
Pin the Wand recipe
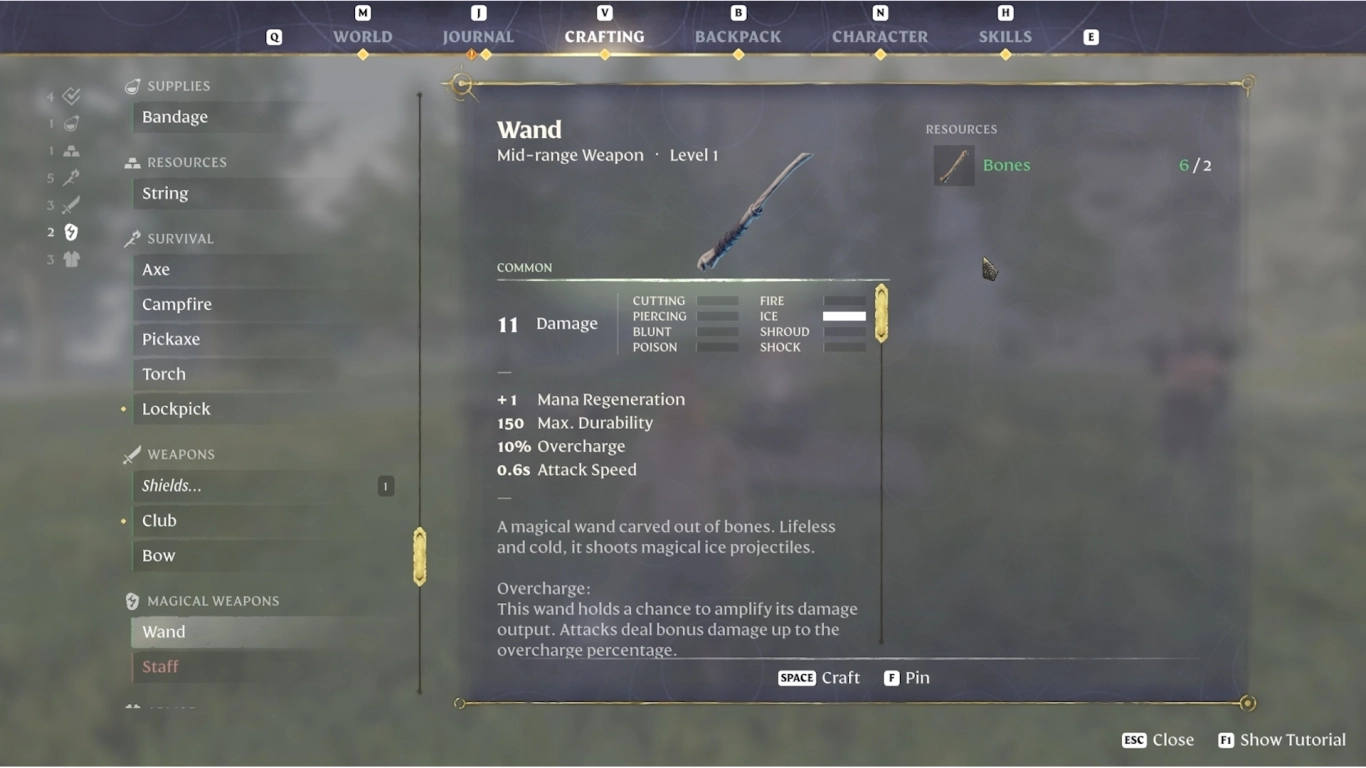click(x=907, y=678)
